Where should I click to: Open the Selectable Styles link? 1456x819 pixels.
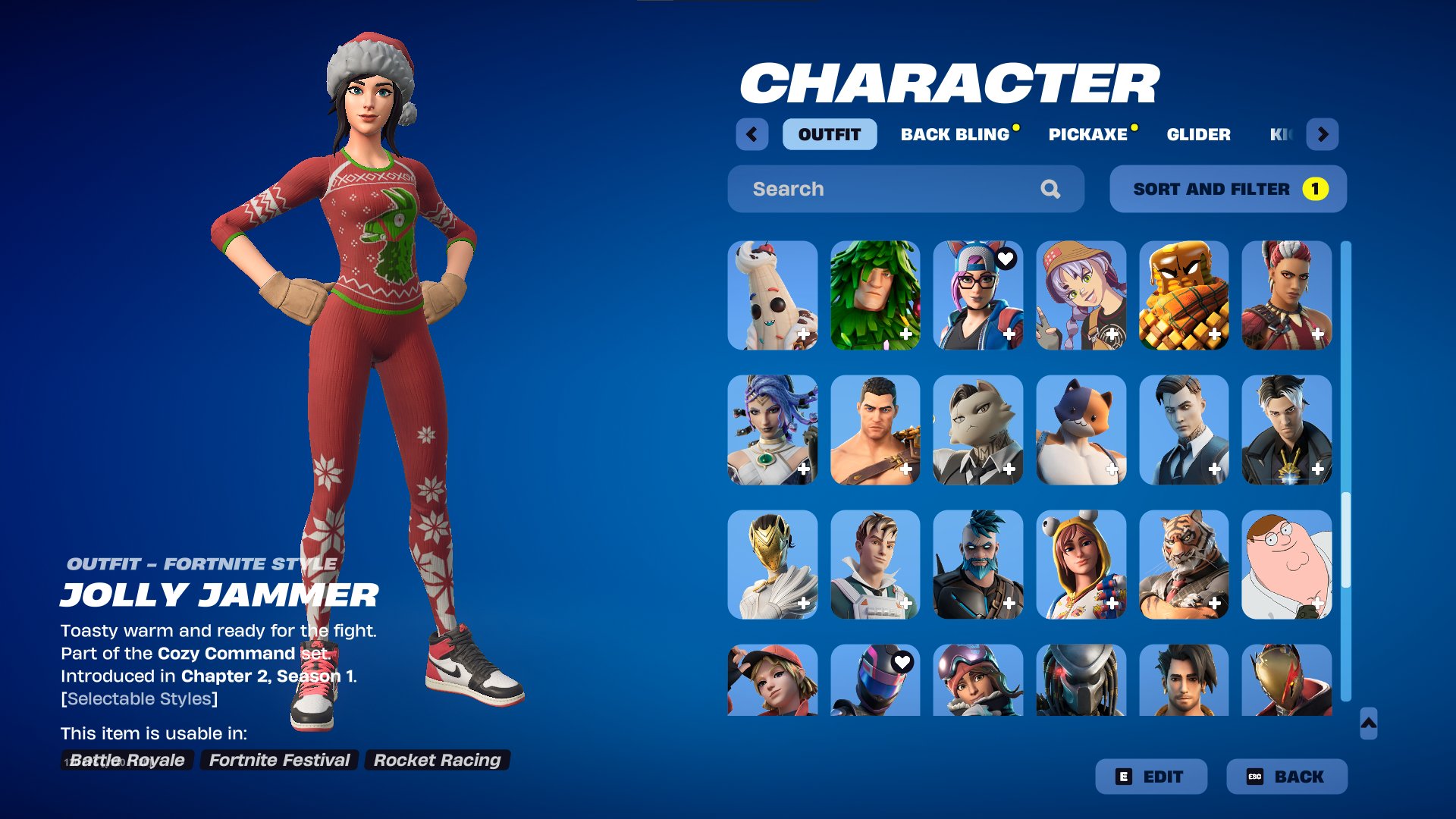(x=138, y=698)
